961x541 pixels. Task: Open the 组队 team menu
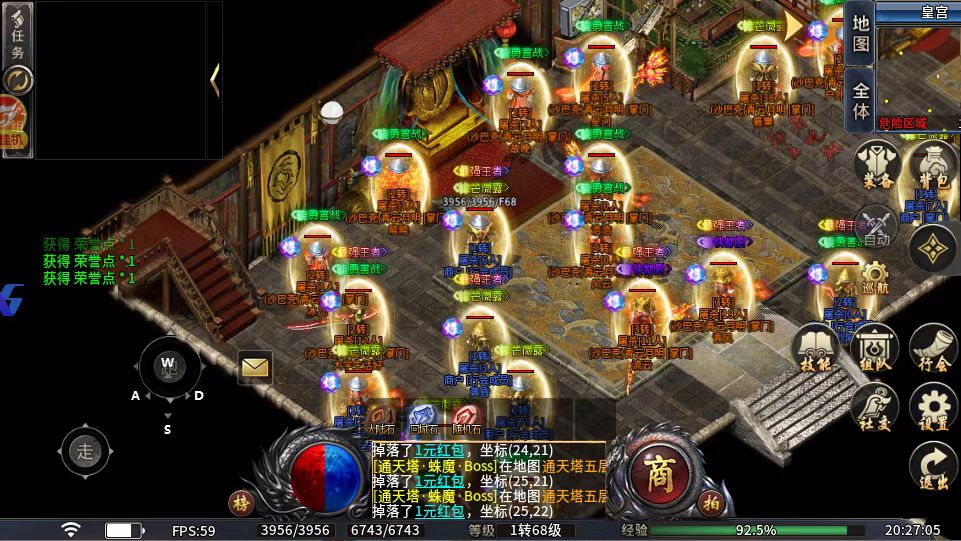click(875, 349)
